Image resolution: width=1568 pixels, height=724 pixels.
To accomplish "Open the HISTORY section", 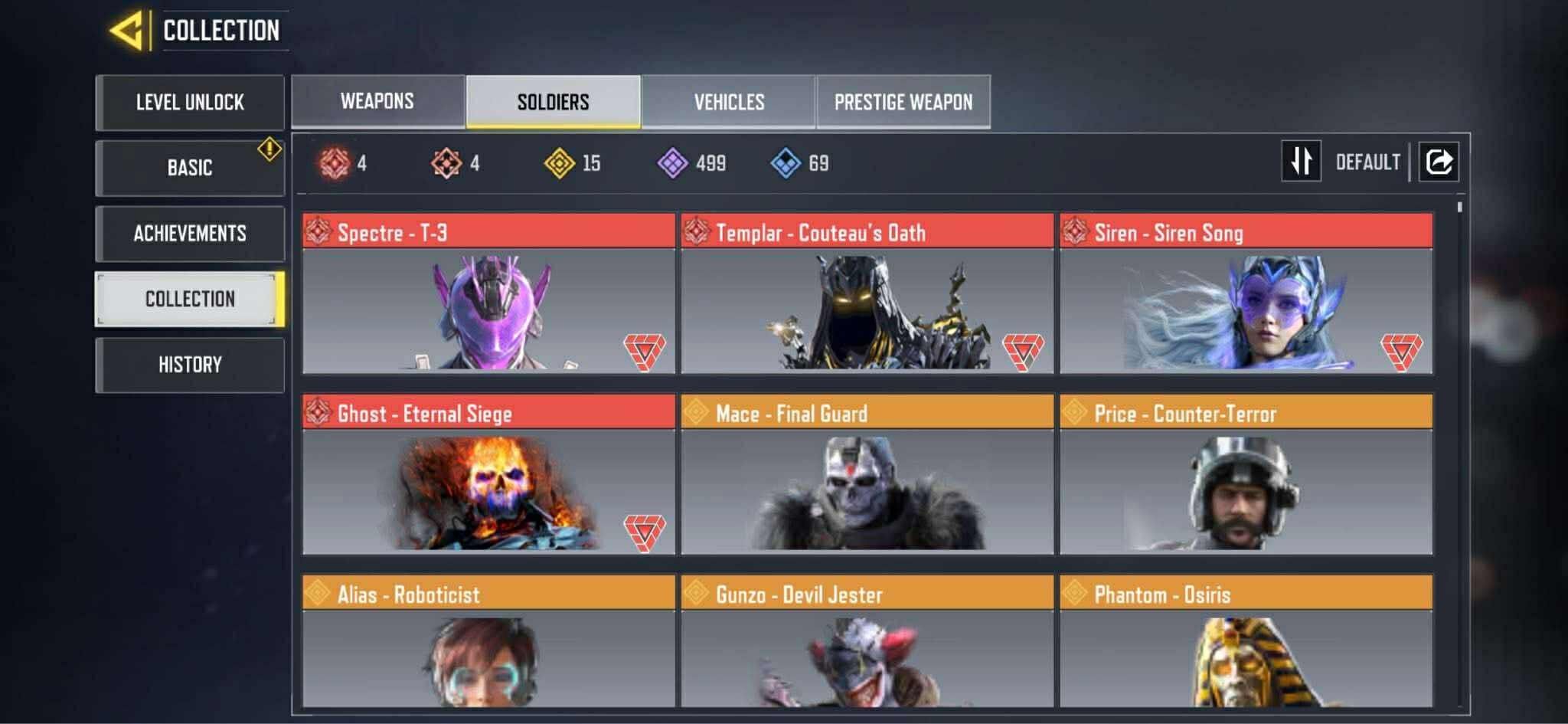I will pyautogui.click(x=189, y=364).
